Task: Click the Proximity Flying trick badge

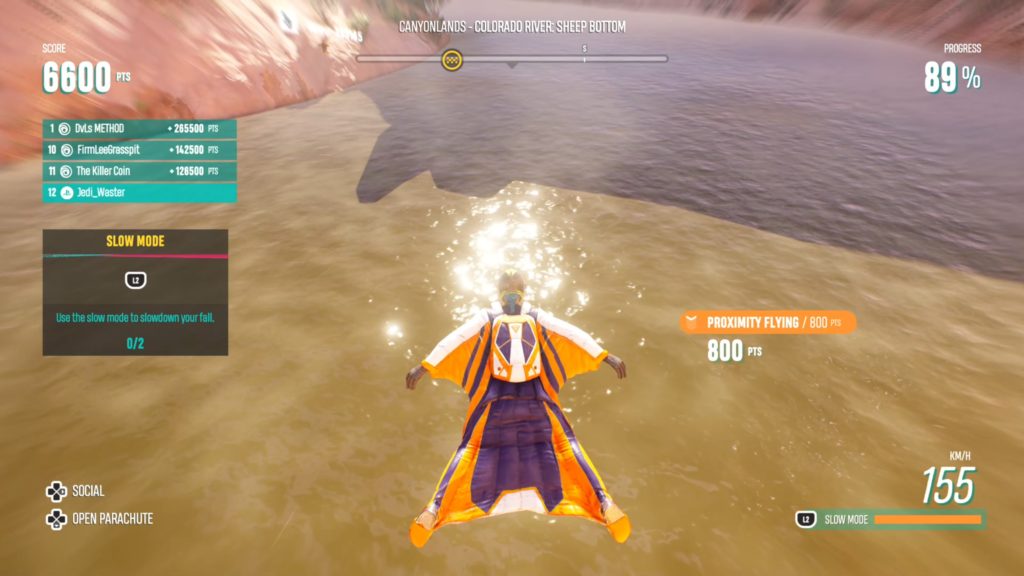Action: click(x=767, y=322)
